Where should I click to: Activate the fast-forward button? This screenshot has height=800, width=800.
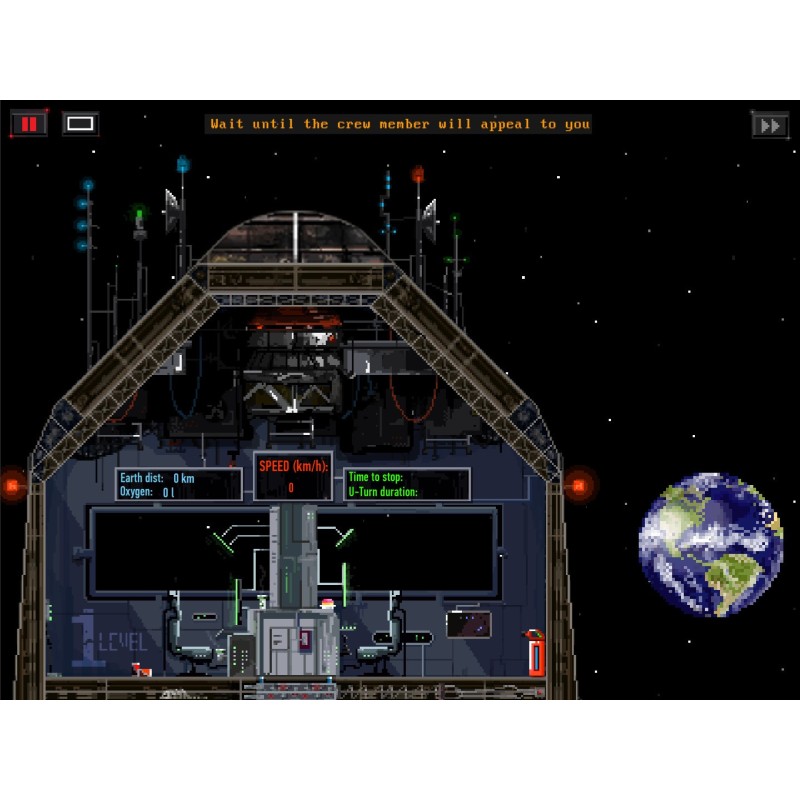770,126
